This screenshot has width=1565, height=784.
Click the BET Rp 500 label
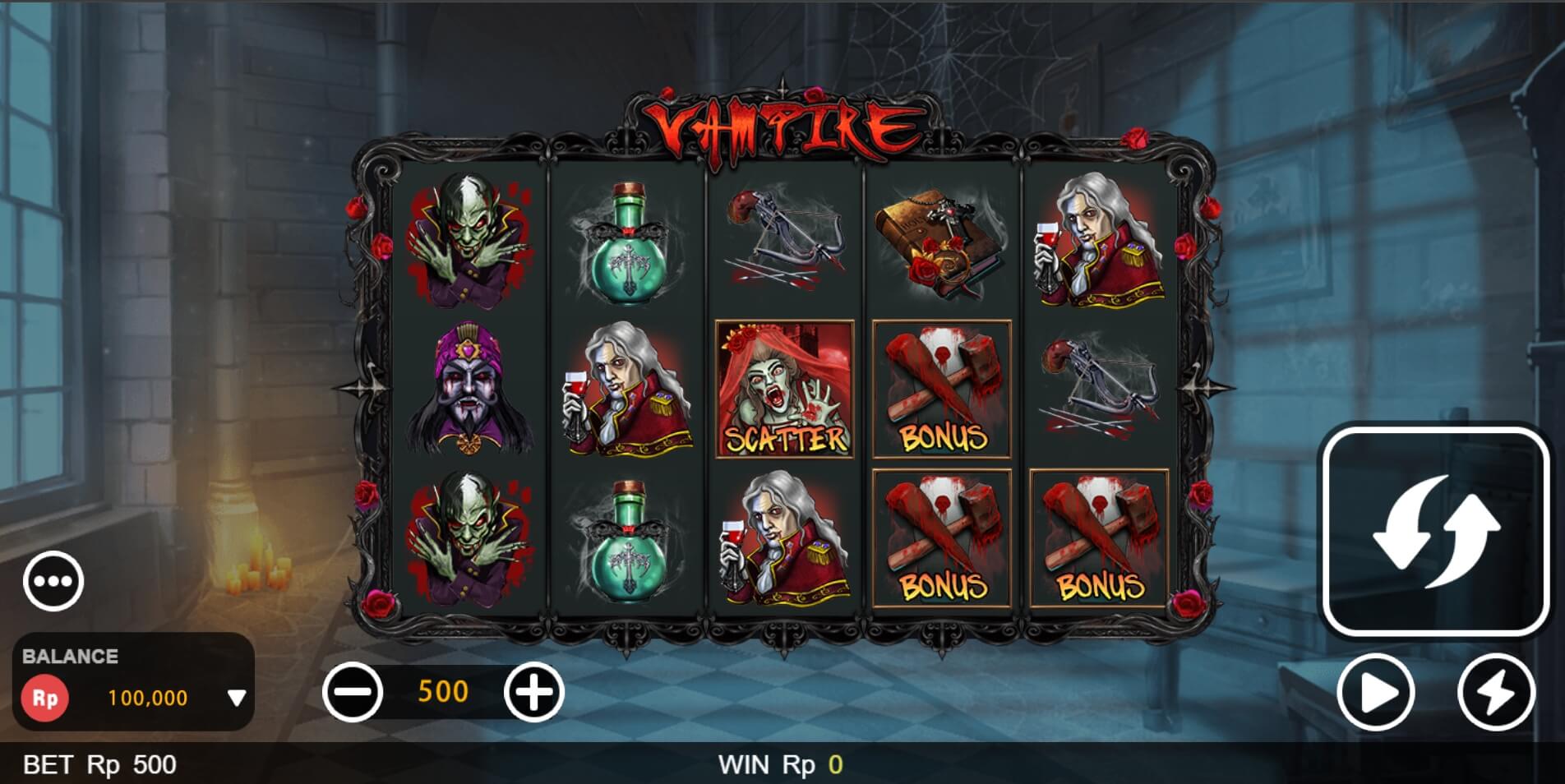[99, 764]
